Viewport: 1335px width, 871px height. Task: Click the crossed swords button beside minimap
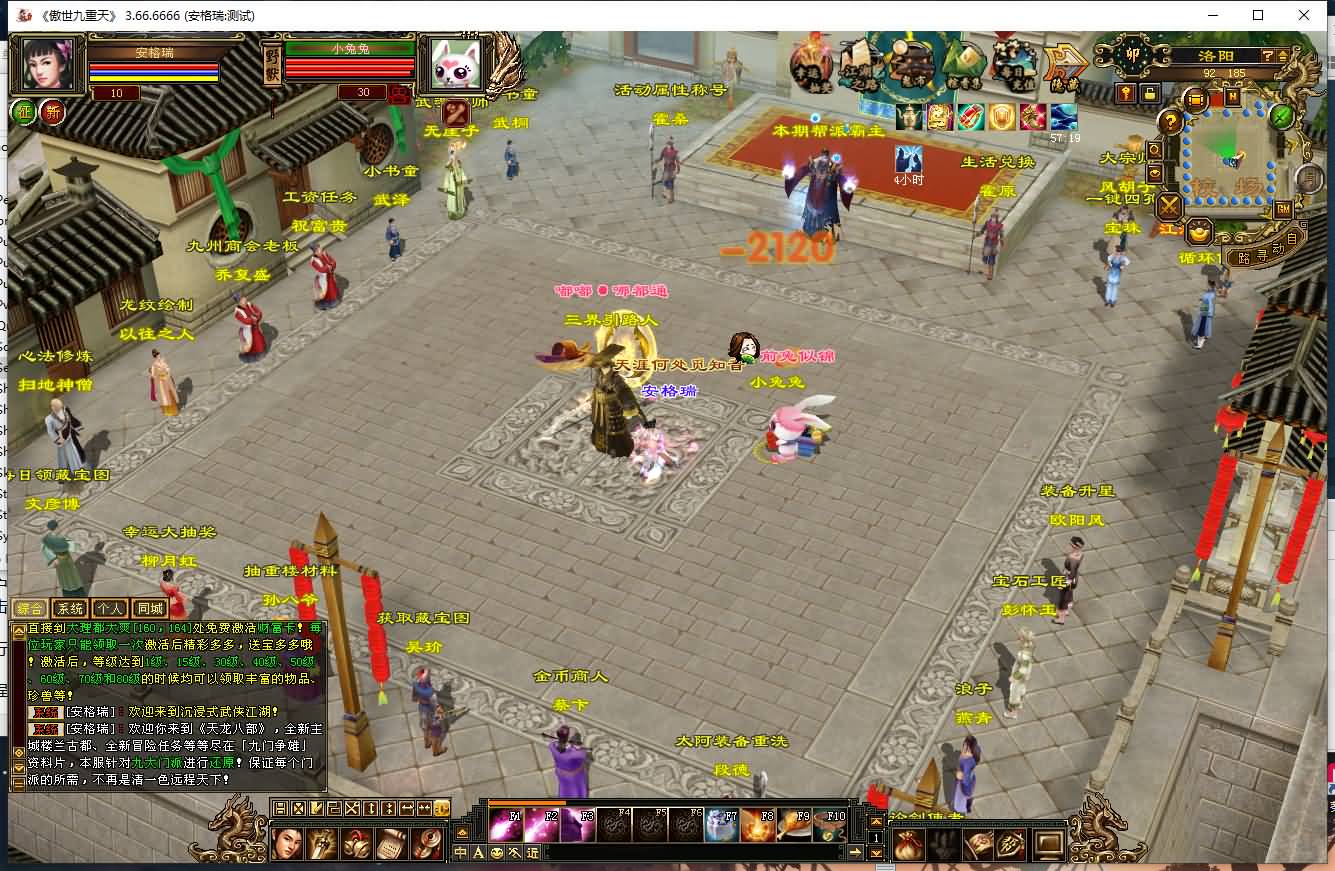(x=1169, y=207)
